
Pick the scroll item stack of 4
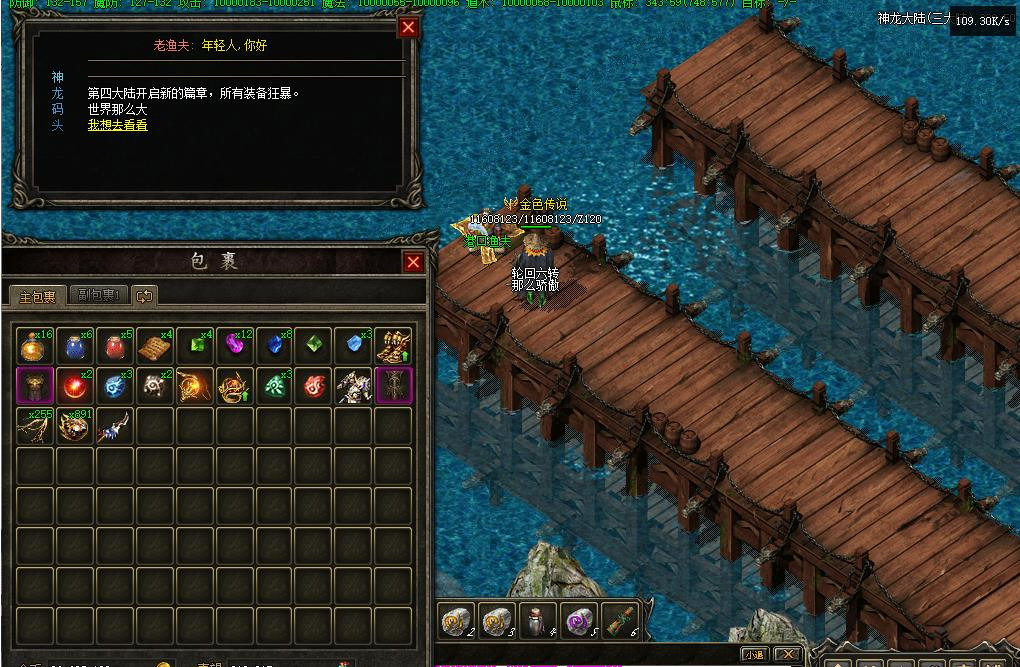[x=155, y=346]
